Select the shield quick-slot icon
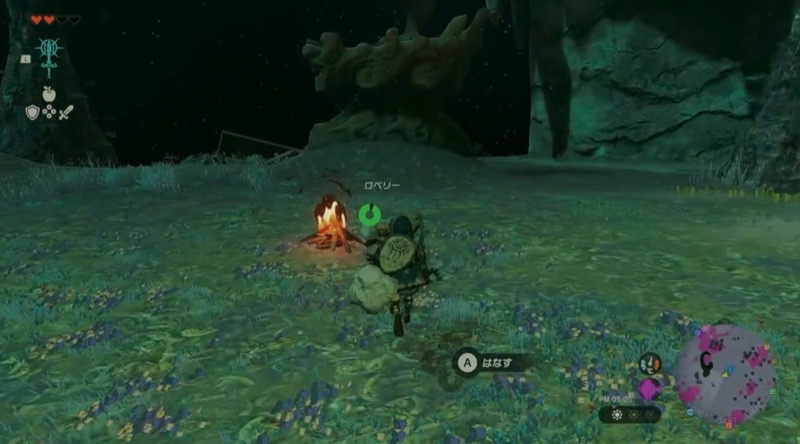Image resolution: width=800 pixels, height=444 pixels. point(32,112)
